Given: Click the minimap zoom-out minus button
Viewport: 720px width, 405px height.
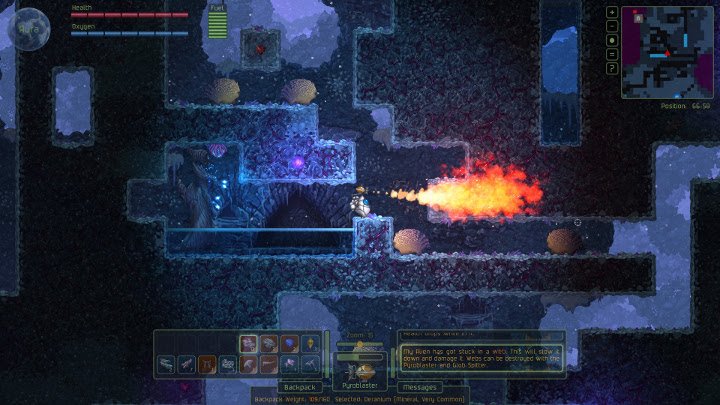Looking at the screenshot, I should (612, 26).
